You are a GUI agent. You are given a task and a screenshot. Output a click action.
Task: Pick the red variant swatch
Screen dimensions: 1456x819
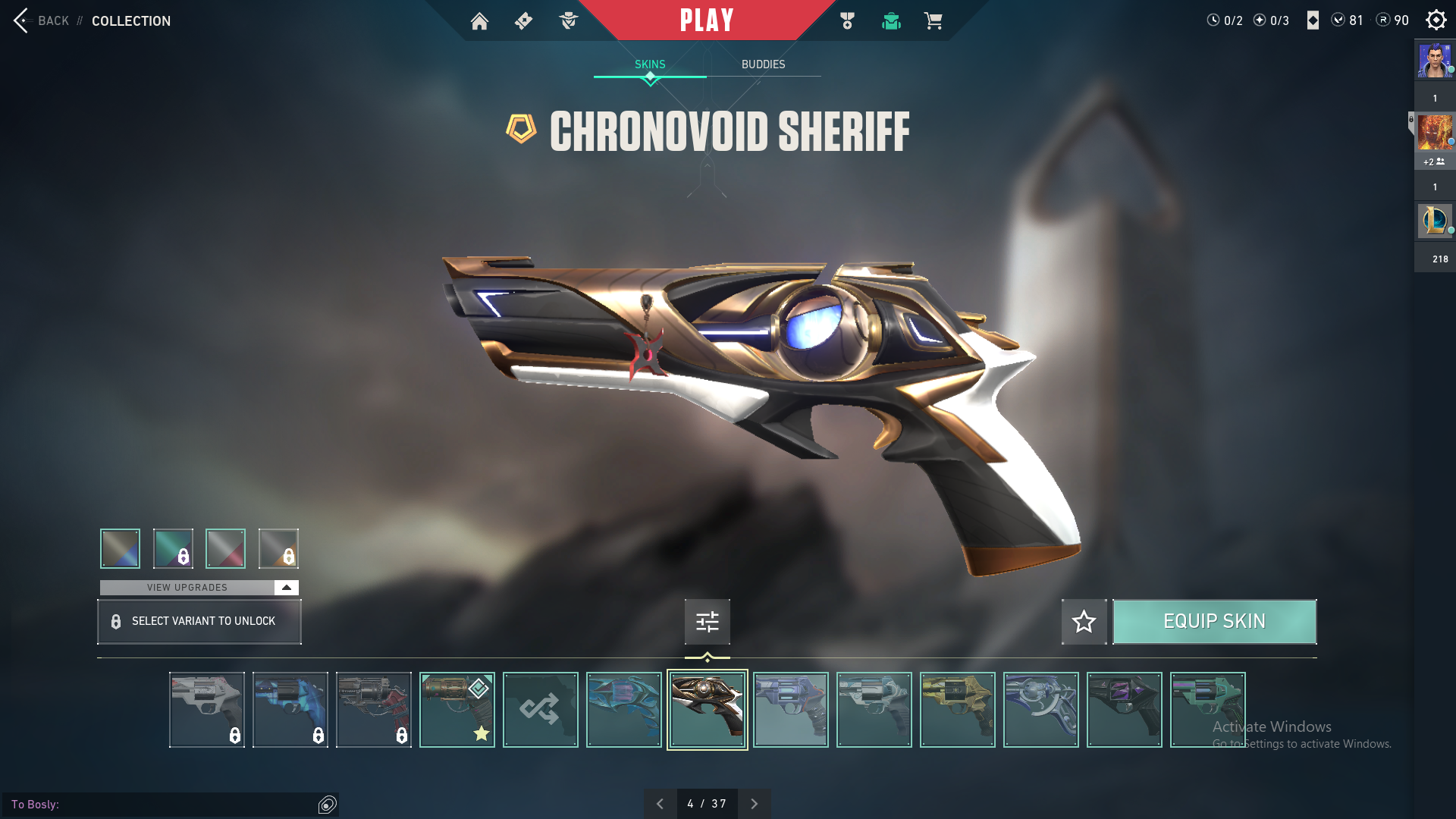click(x=225, y=548)
